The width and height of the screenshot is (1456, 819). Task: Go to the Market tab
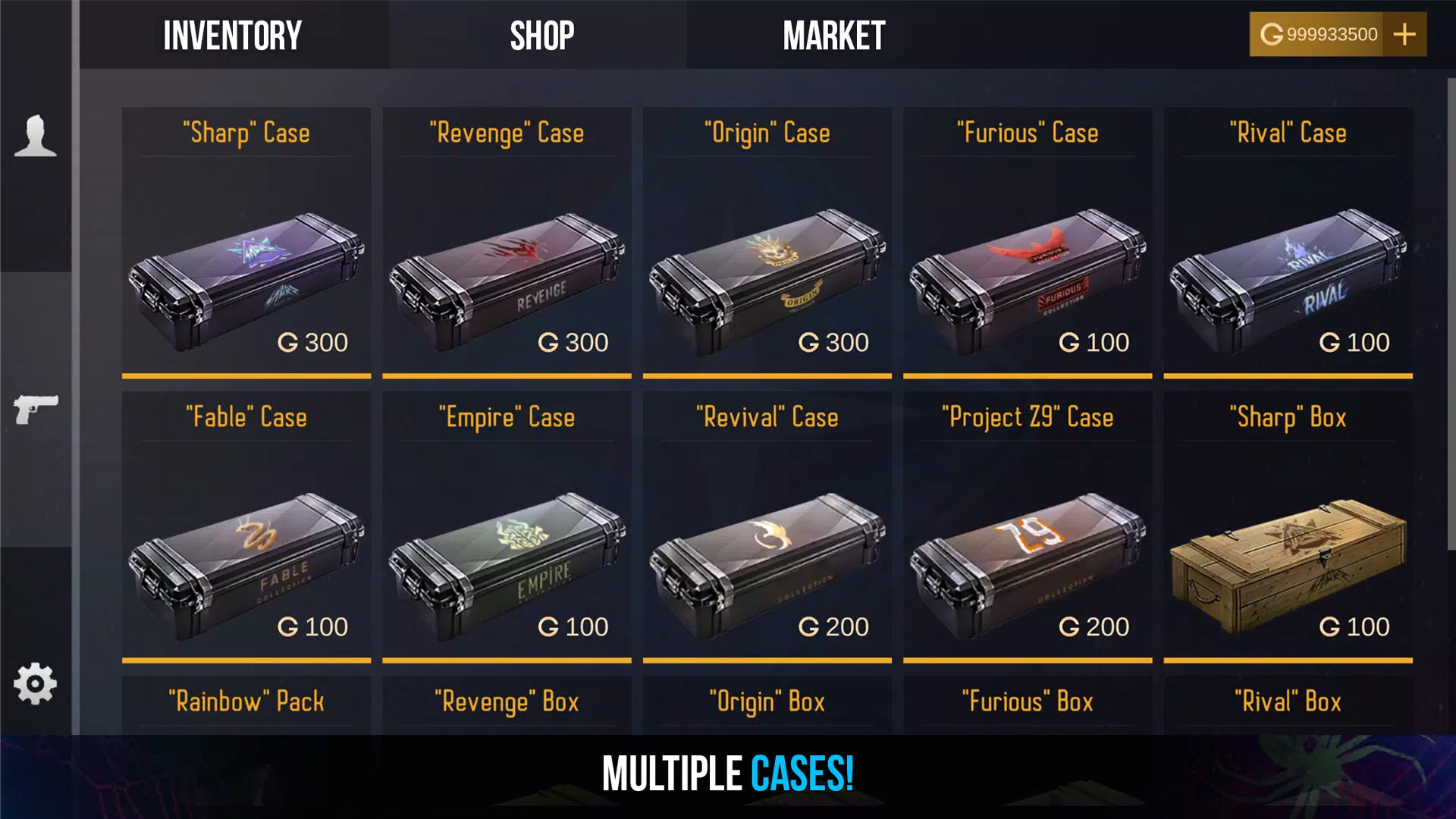tap(833, 36)
